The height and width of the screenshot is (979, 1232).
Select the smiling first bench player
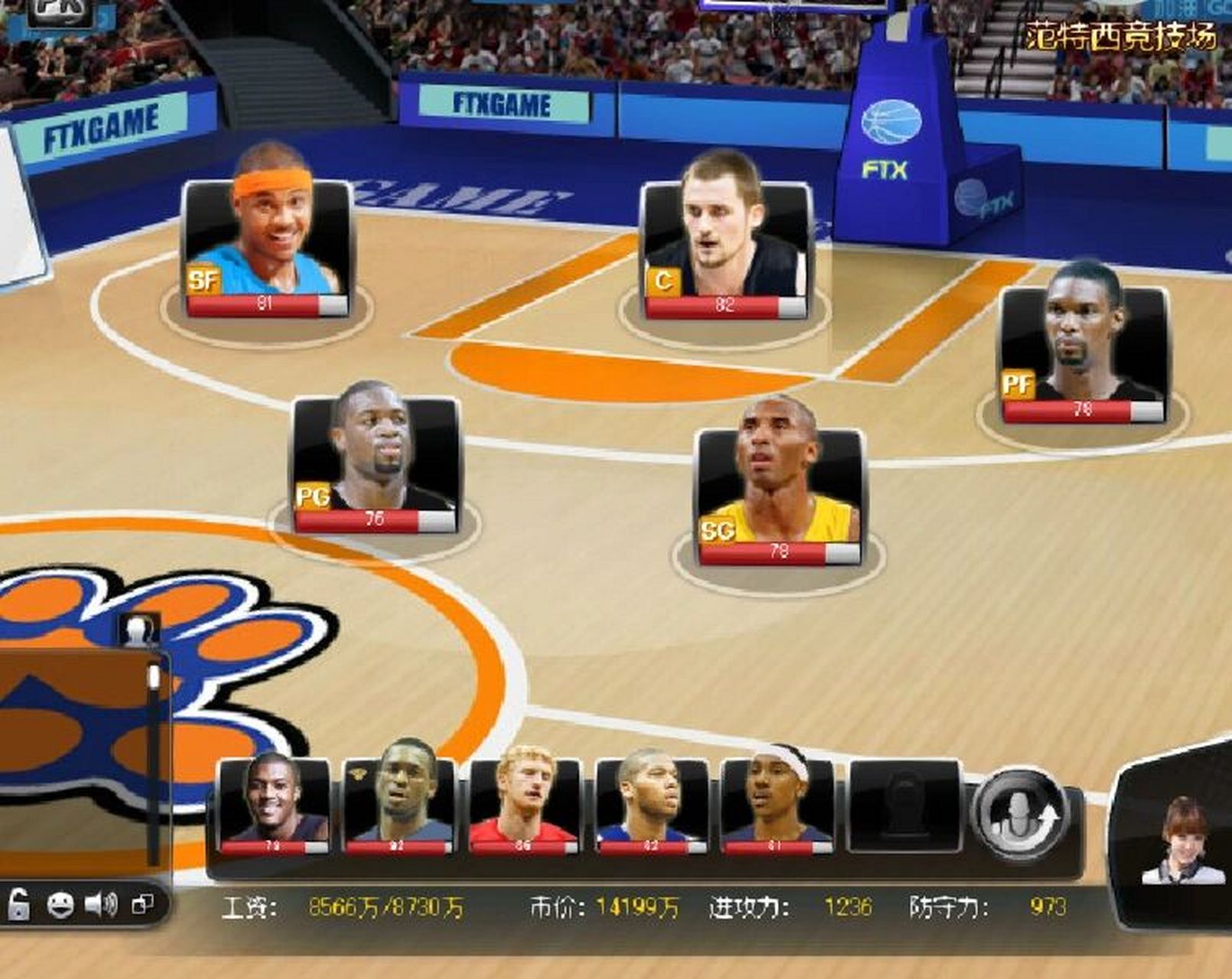pos(273,803)
